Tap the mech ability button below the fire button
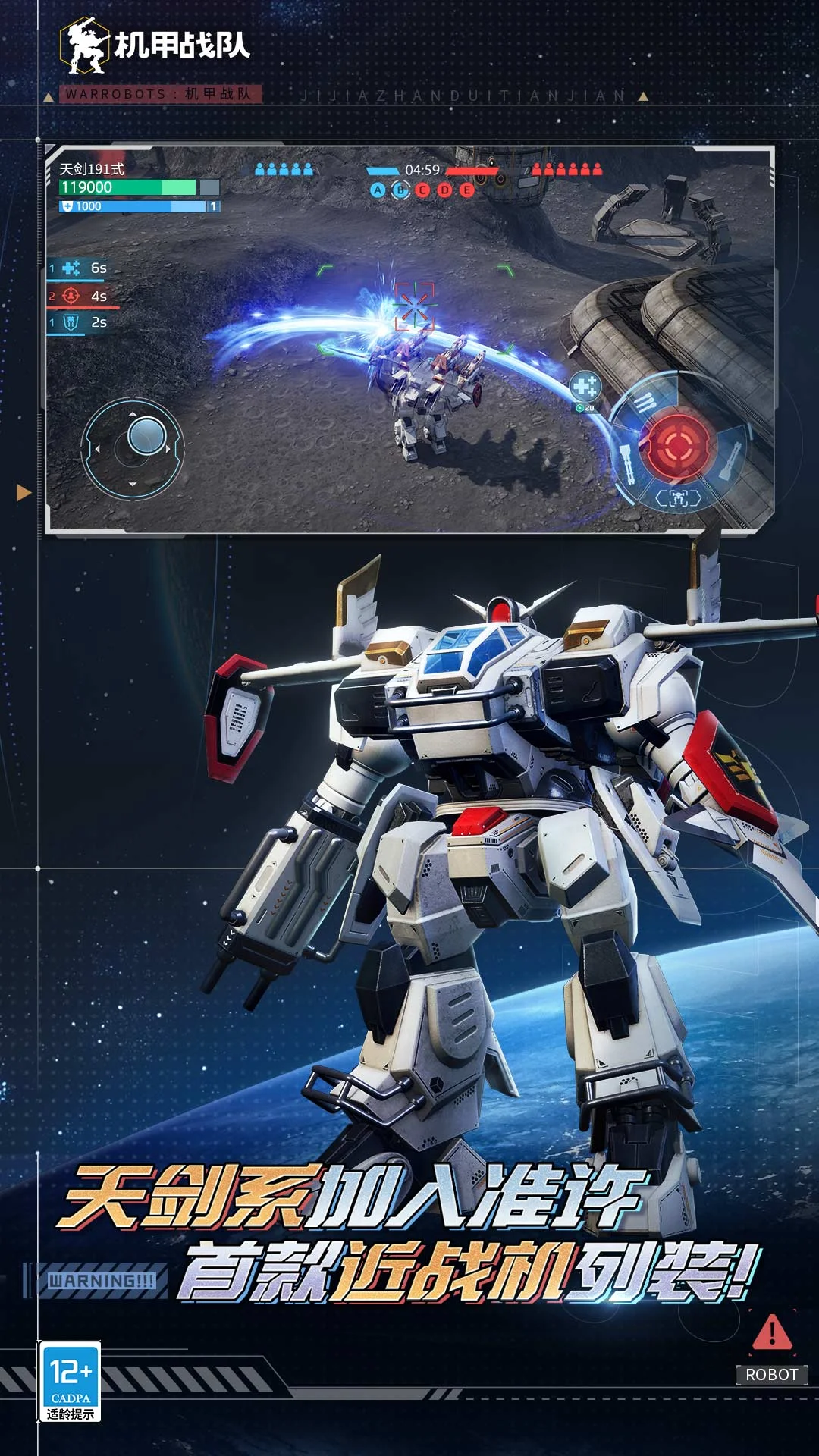The image size is (819, 1456). pyautogui.click(x=678, y=498)
